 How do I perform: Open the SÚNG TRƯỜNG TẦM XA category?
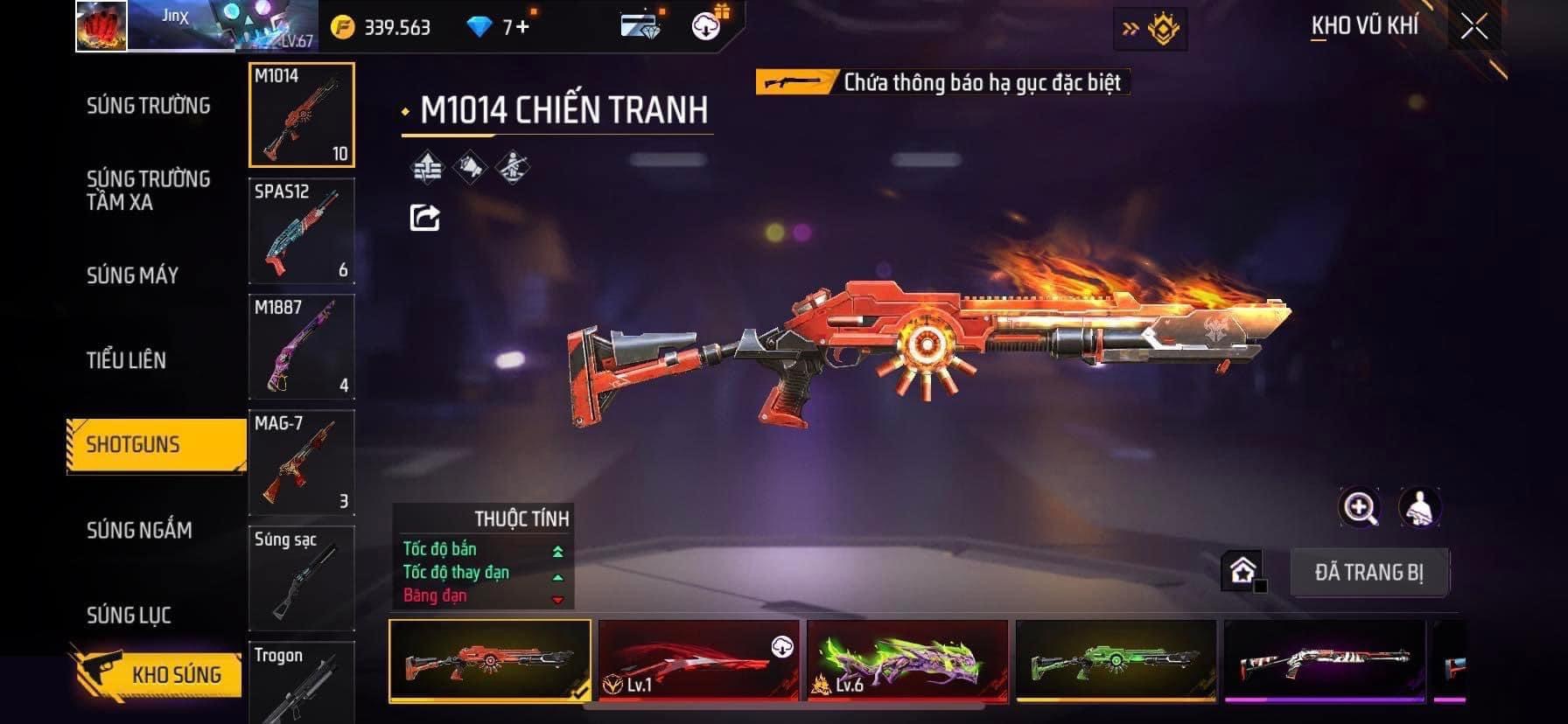point(148,191)
